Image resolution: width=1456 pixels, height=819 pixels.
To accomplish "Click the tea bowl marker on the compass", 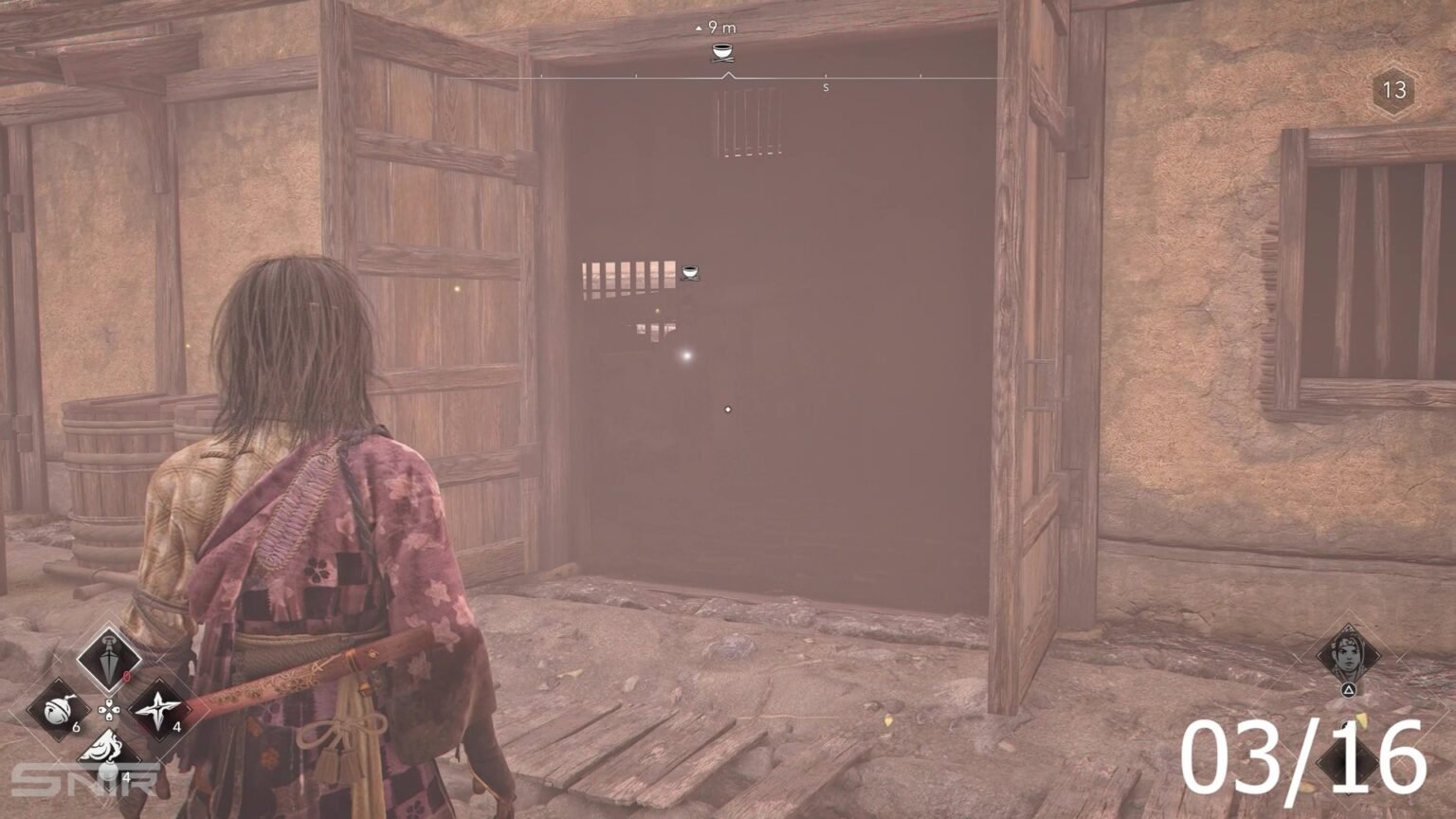I will [723, 53].
